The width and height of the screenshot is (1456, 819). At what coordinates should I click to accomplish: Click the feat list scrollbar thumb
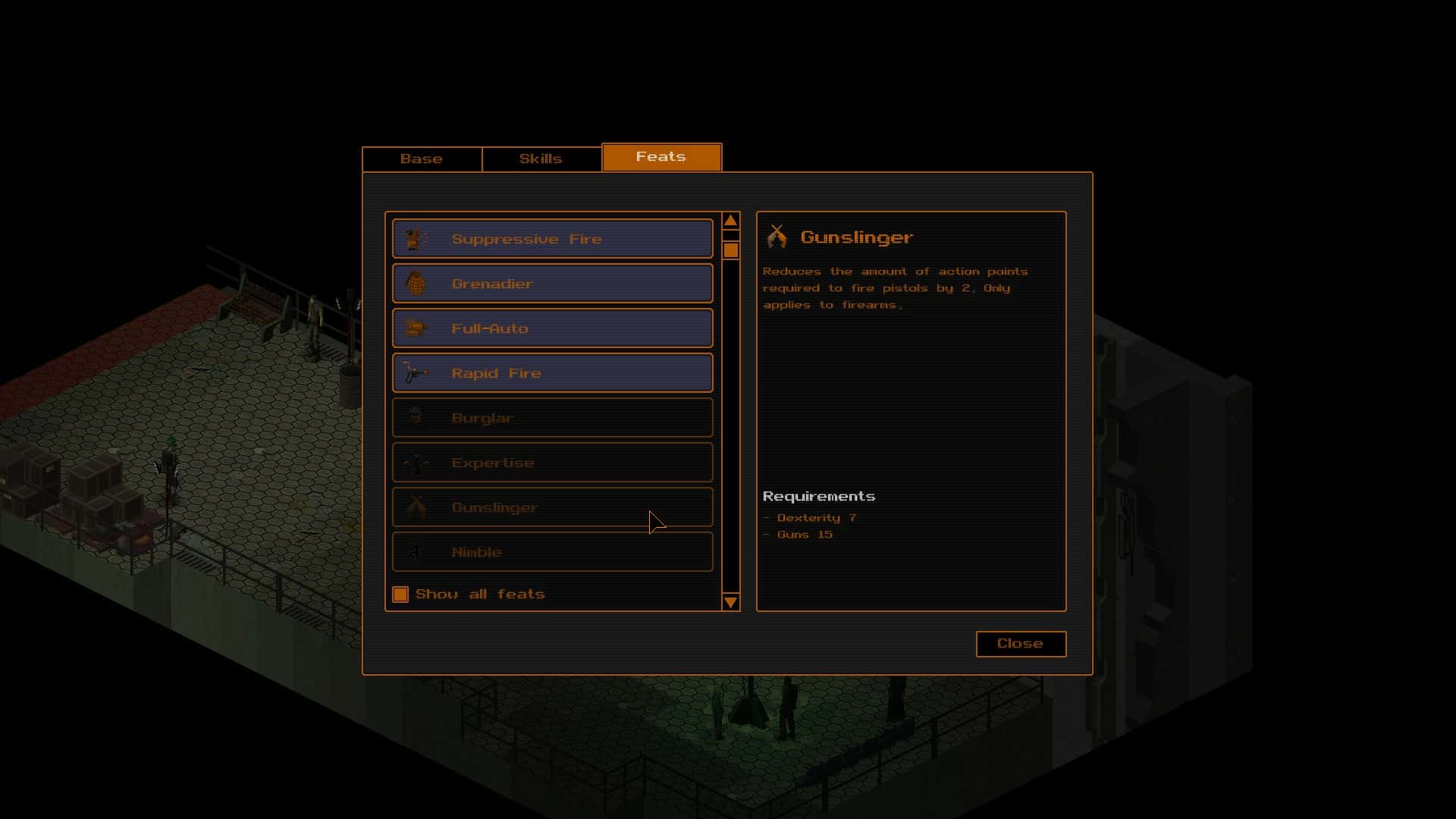tap(731, 250)
